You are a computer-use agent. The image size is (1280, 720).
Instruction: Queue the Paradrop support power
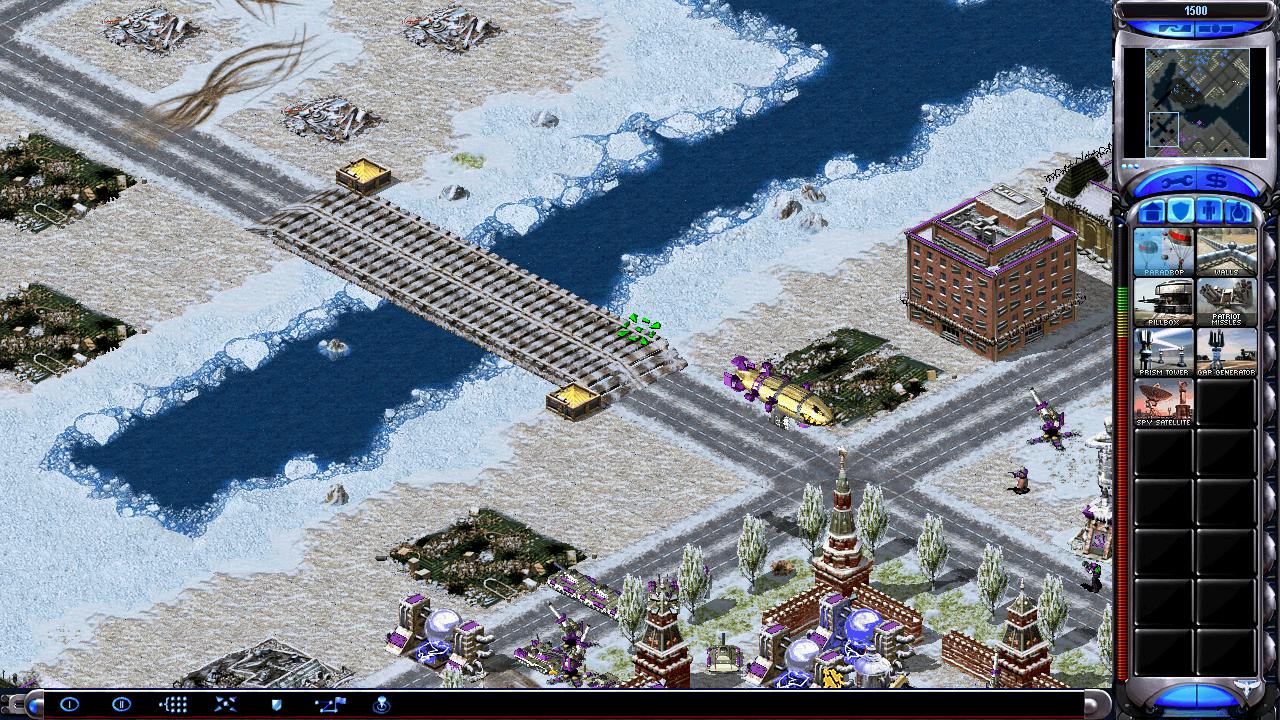[1164, 252]
